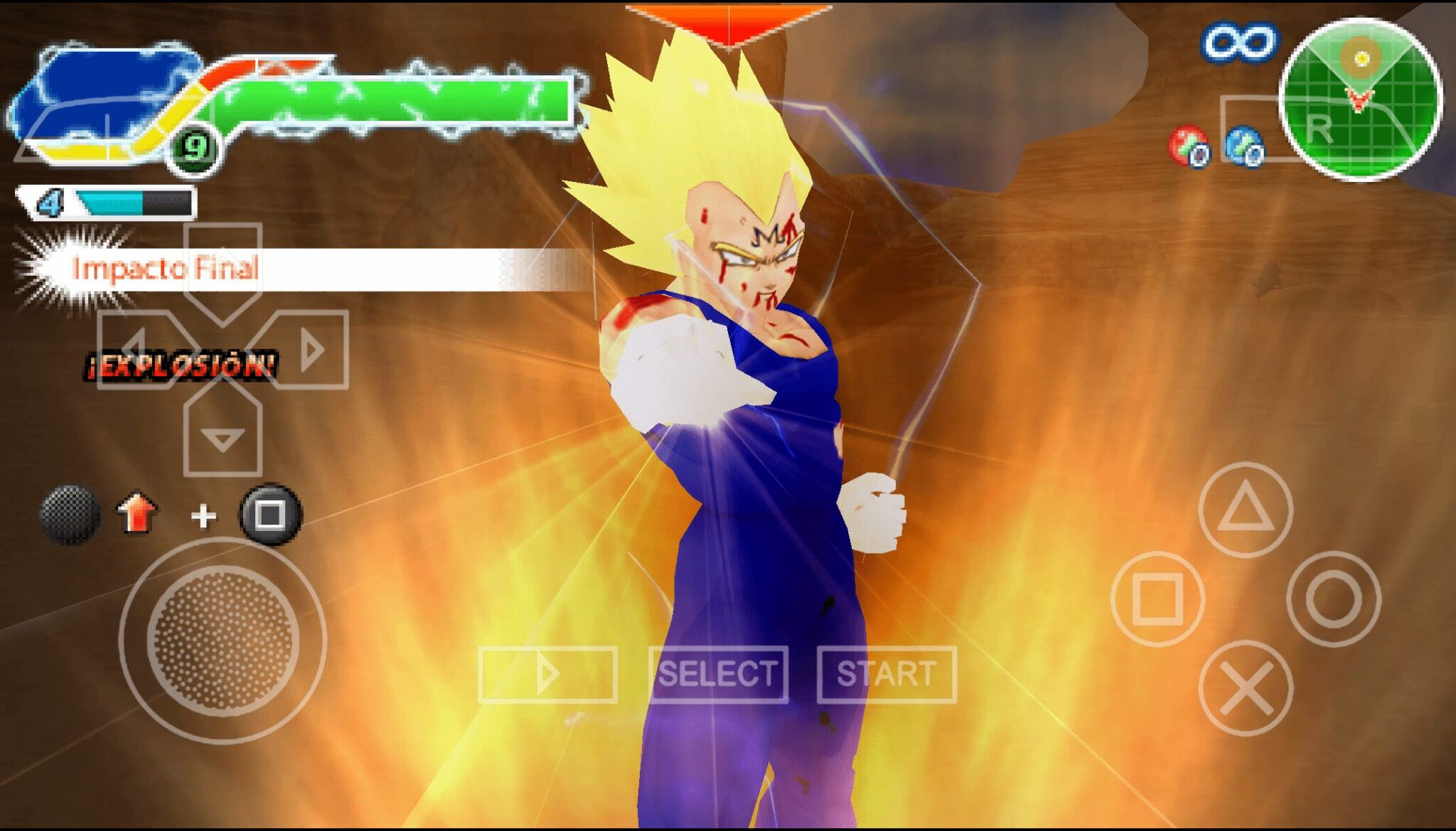Tap the triangle touch button
Image resolution: width=1456 pixels, height=831 pixels.
coord(1245,509)
